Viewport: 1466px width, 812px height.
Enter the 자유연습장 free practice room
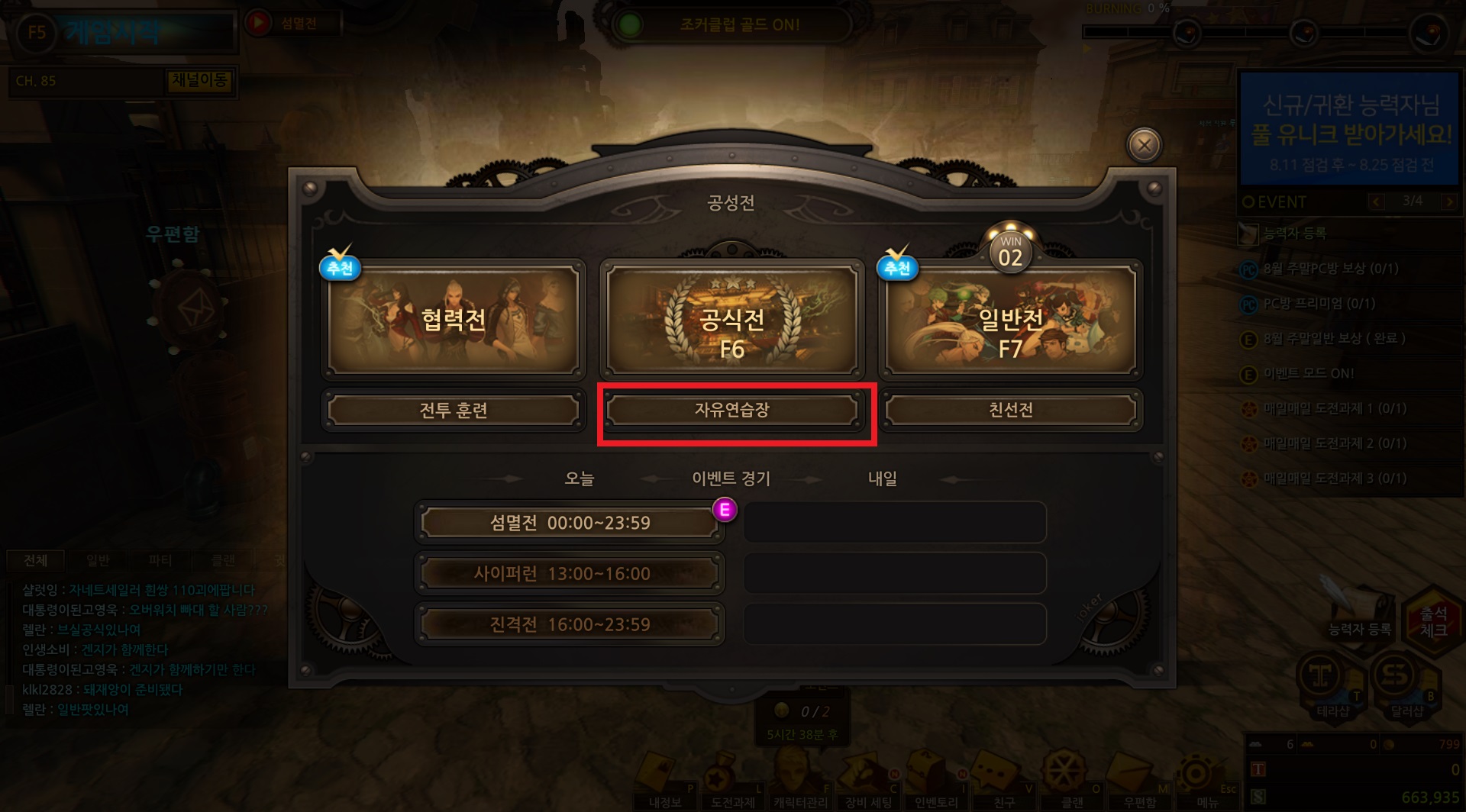(x=731, y=411)
